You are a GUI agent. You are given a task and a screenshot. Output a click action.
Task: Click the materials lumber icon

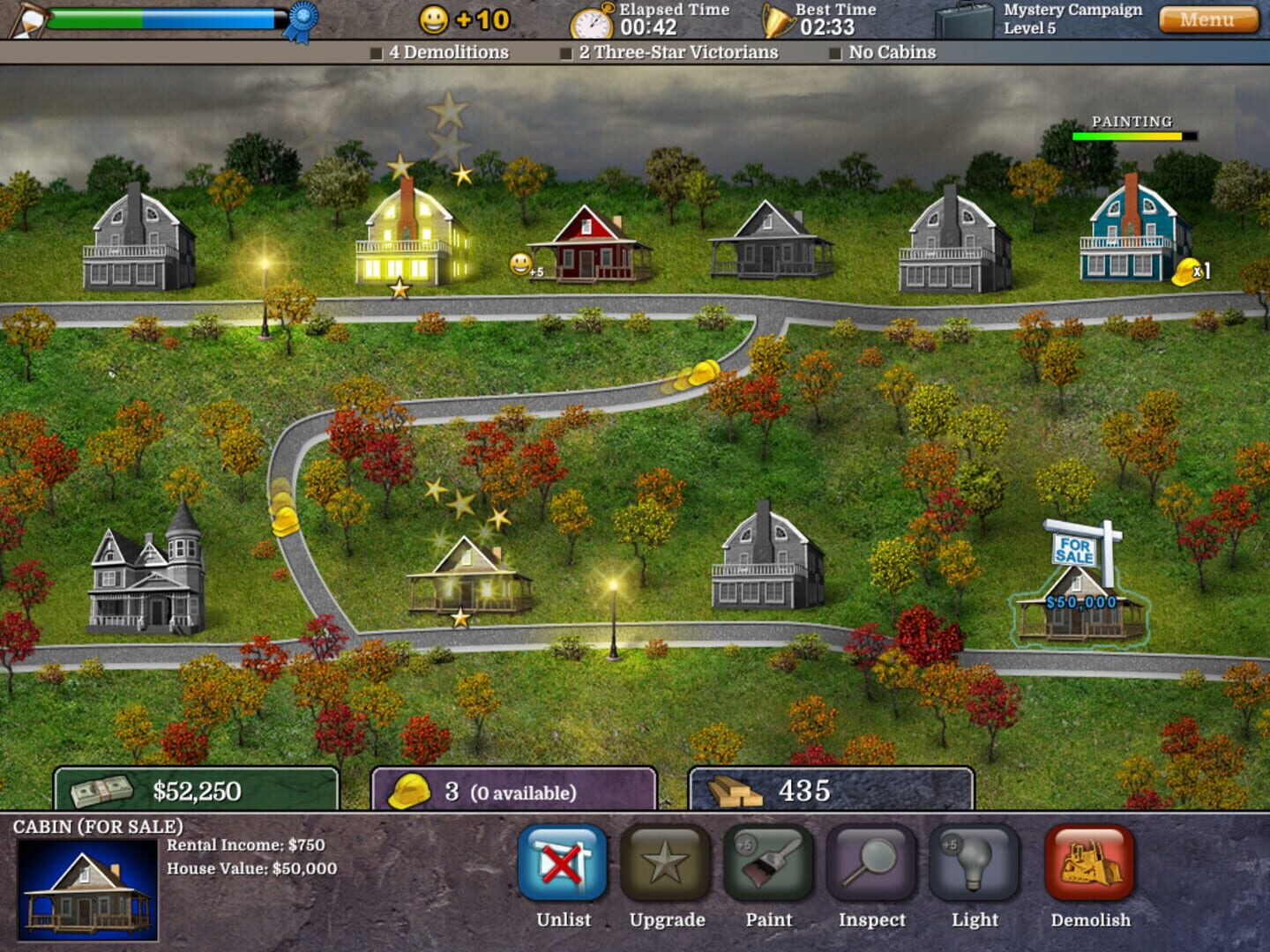coord(735,792)
